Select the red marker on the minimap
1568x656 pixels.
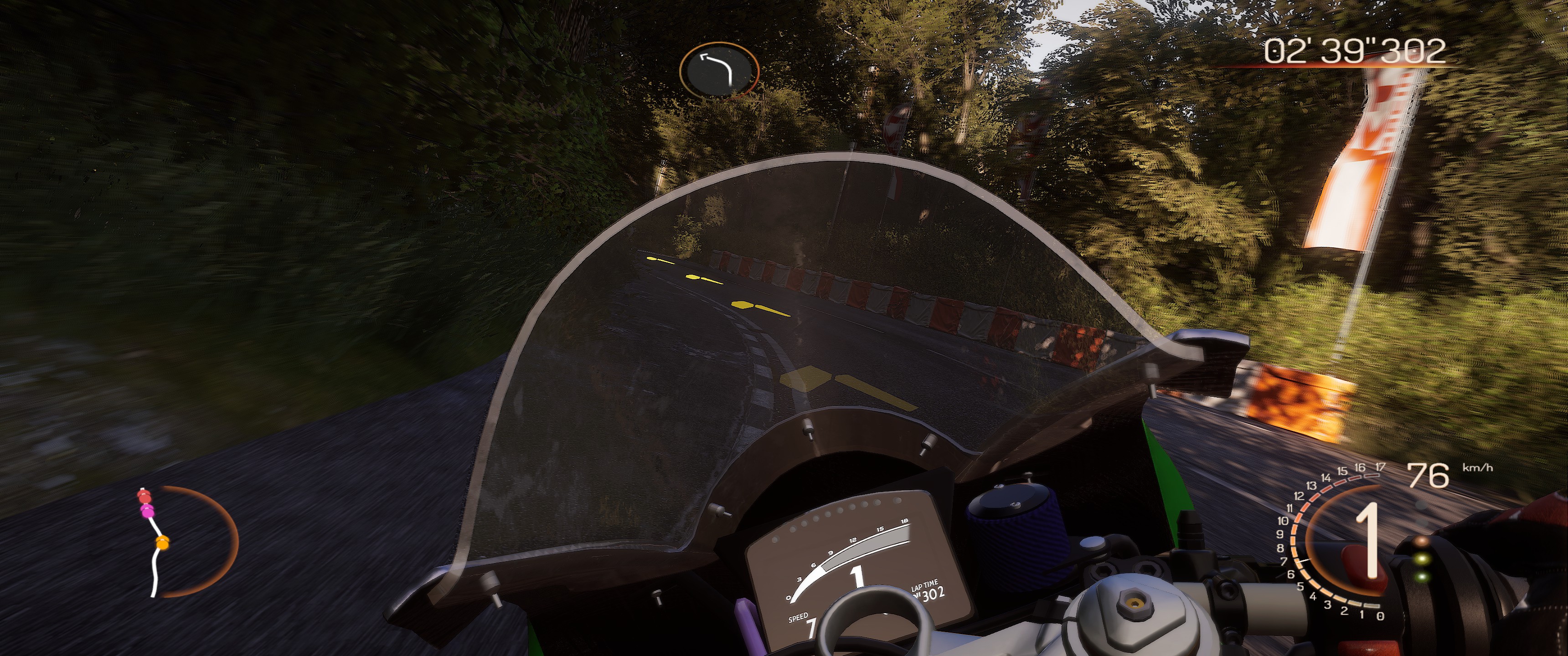coord(143,497)
